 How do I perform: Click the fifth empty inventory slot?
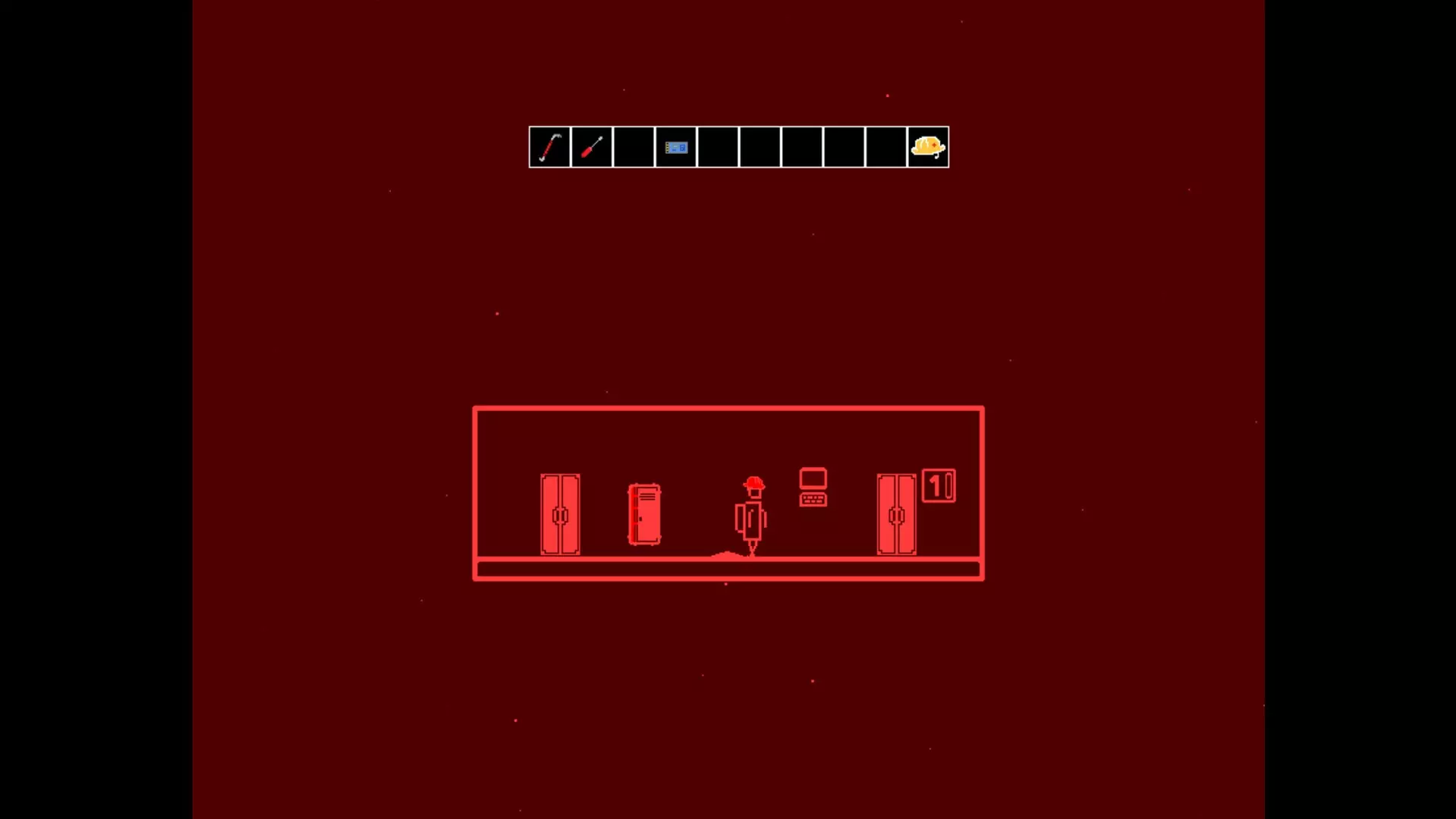coord(718,146)
